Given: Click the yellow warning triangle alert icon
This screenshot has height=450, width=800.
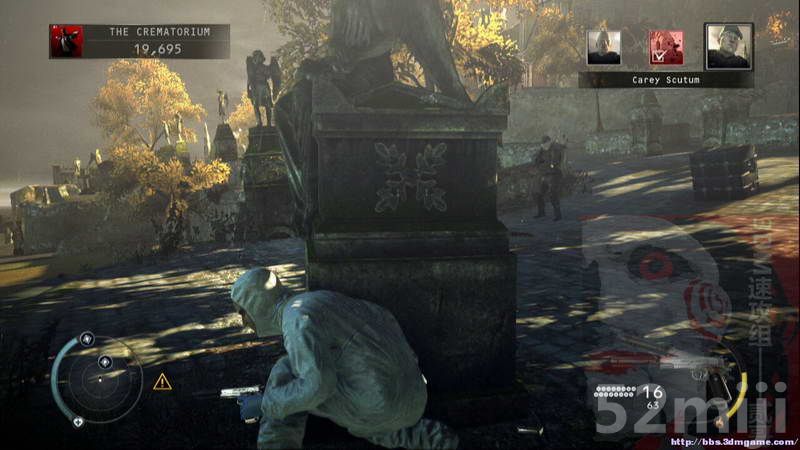Looking at the screenshot, I should pos(162,382).
